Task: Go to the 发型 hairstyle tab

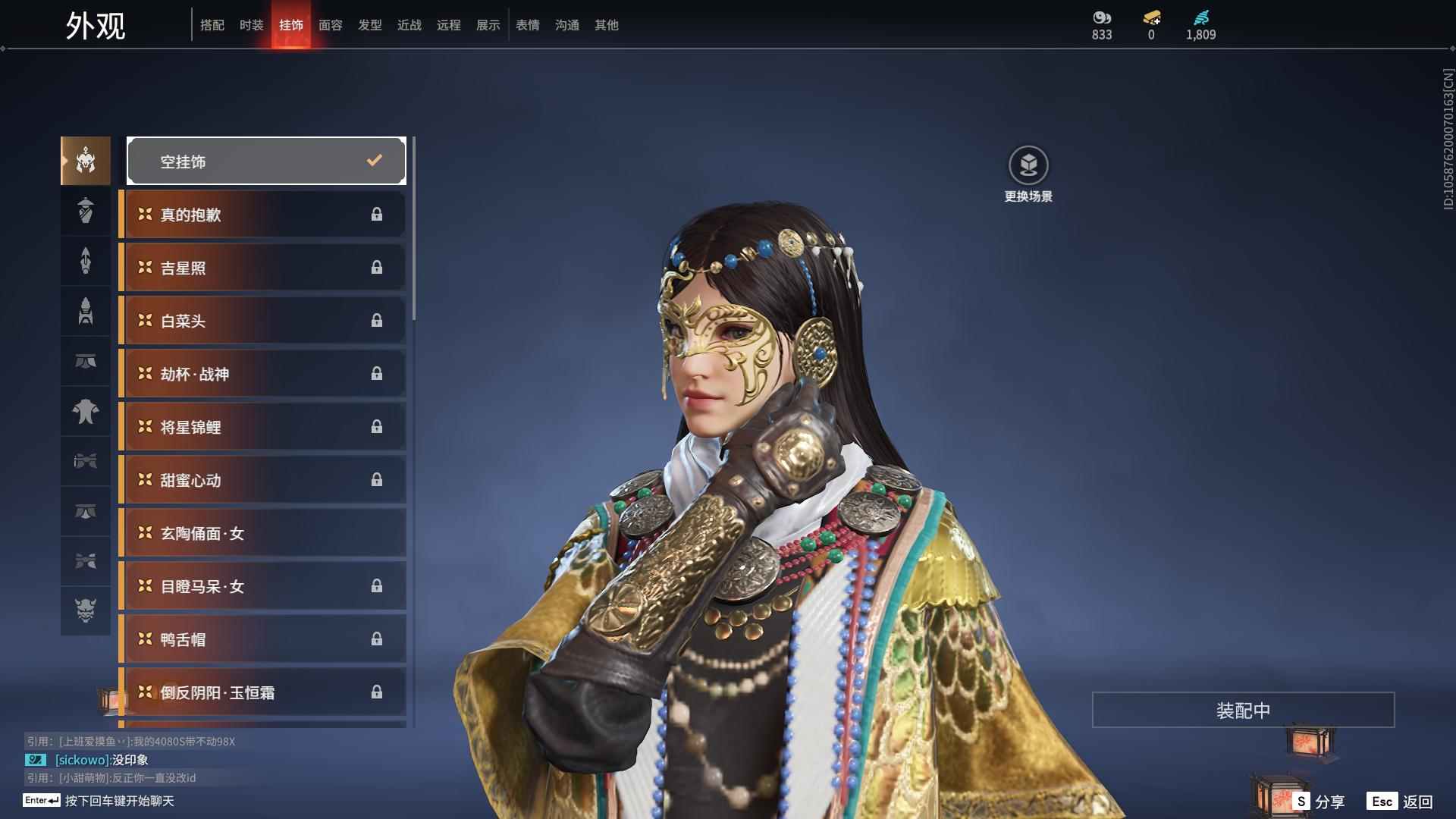Action: click(x=370, y=25)
